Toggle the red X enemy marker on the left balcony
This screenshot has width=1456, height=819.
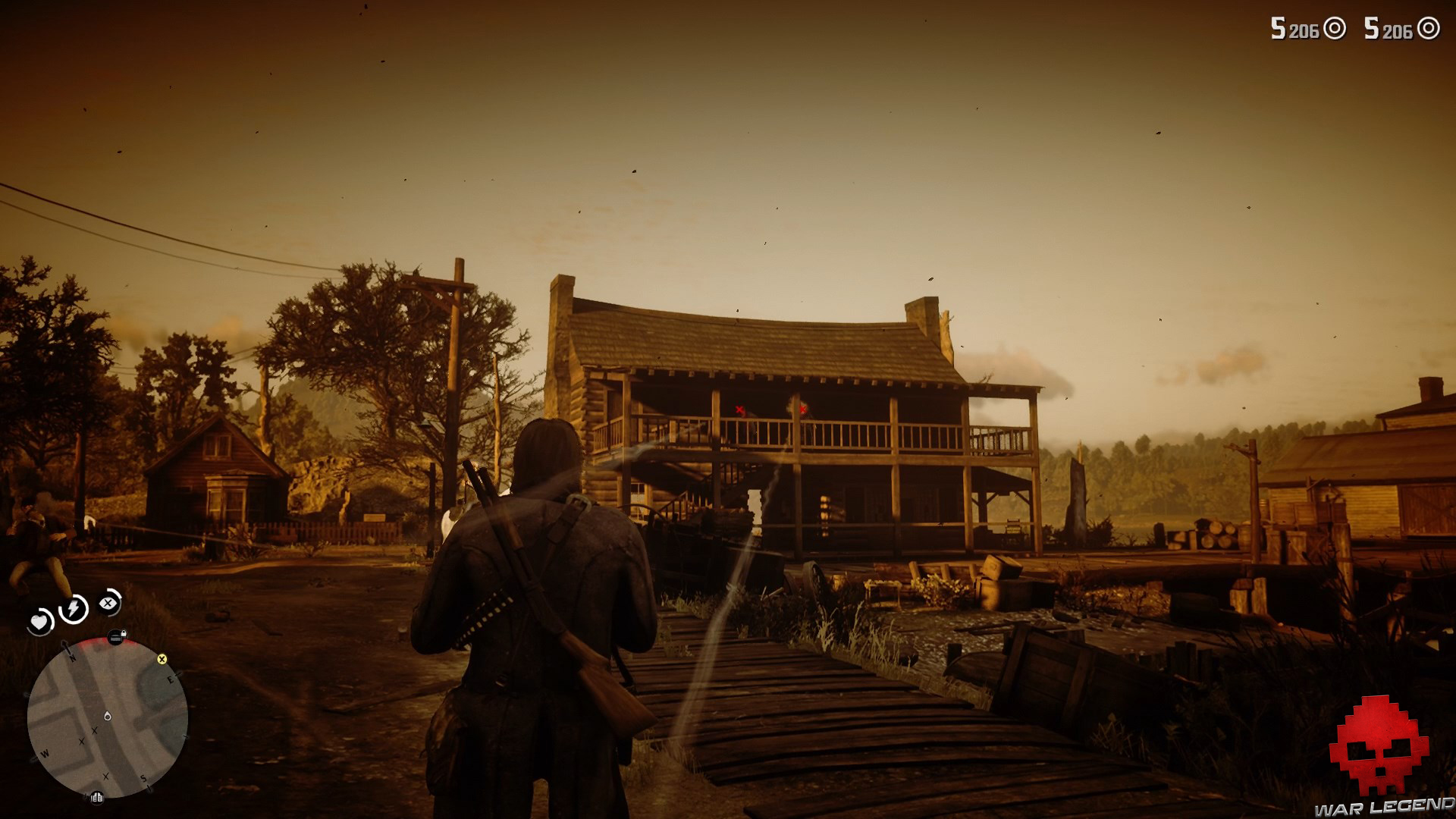coord(739,409)
